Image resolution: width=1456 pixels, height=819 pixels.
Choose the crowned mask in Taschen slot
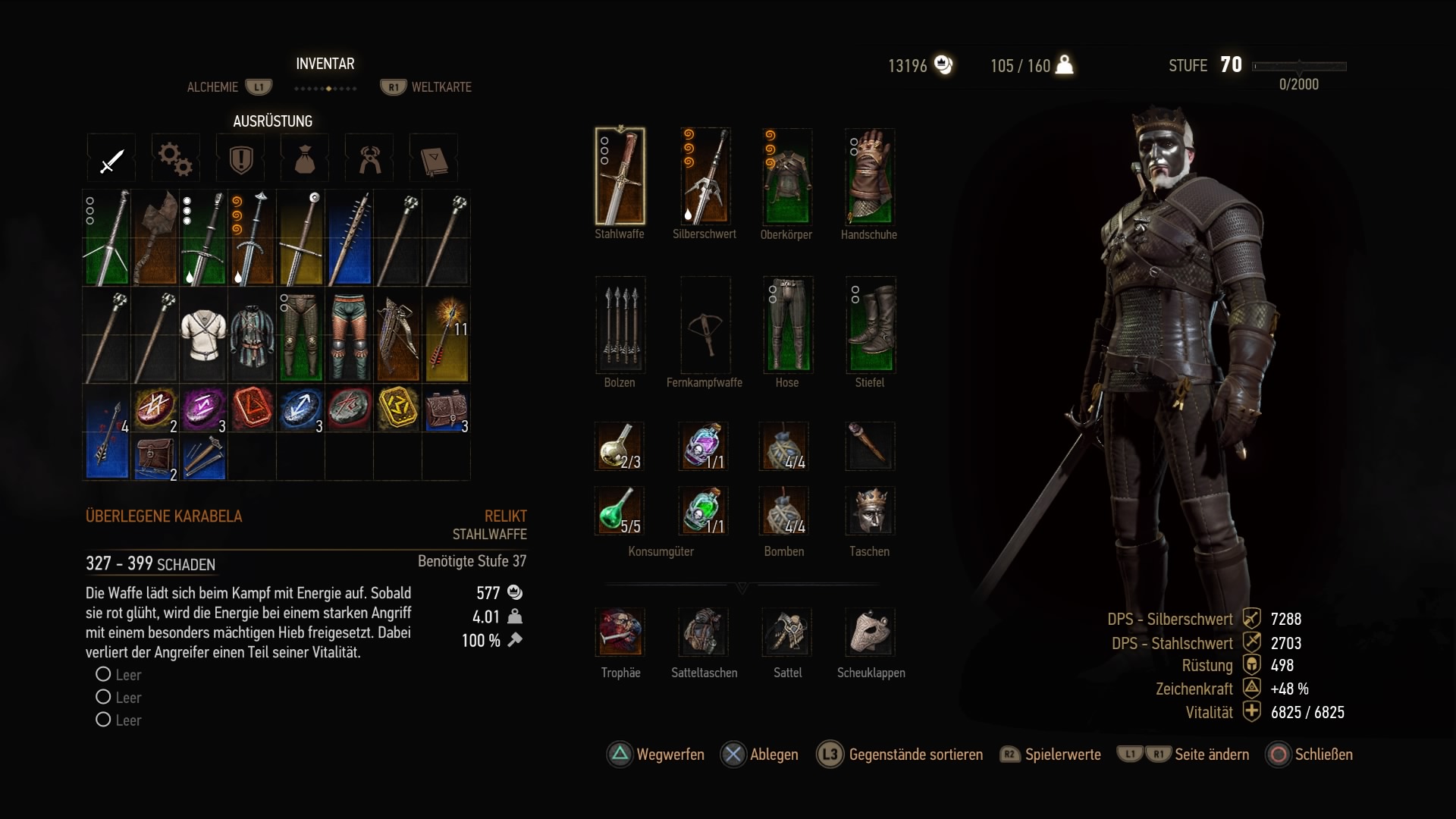pyautogui.click(x=870, y=511)
